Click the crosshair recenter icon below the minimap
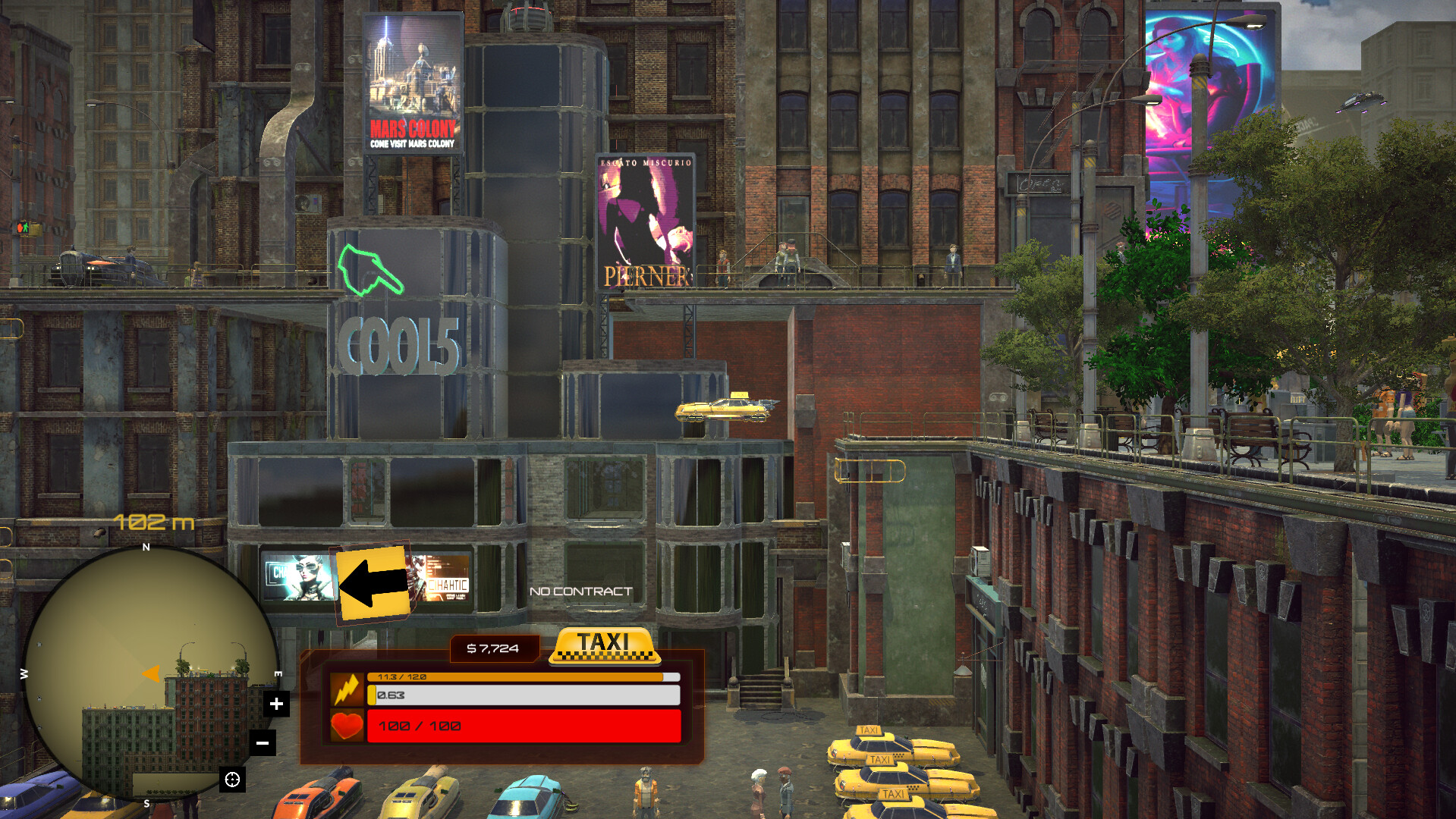This screenshot has height=819, width=1456. [232, 779]
